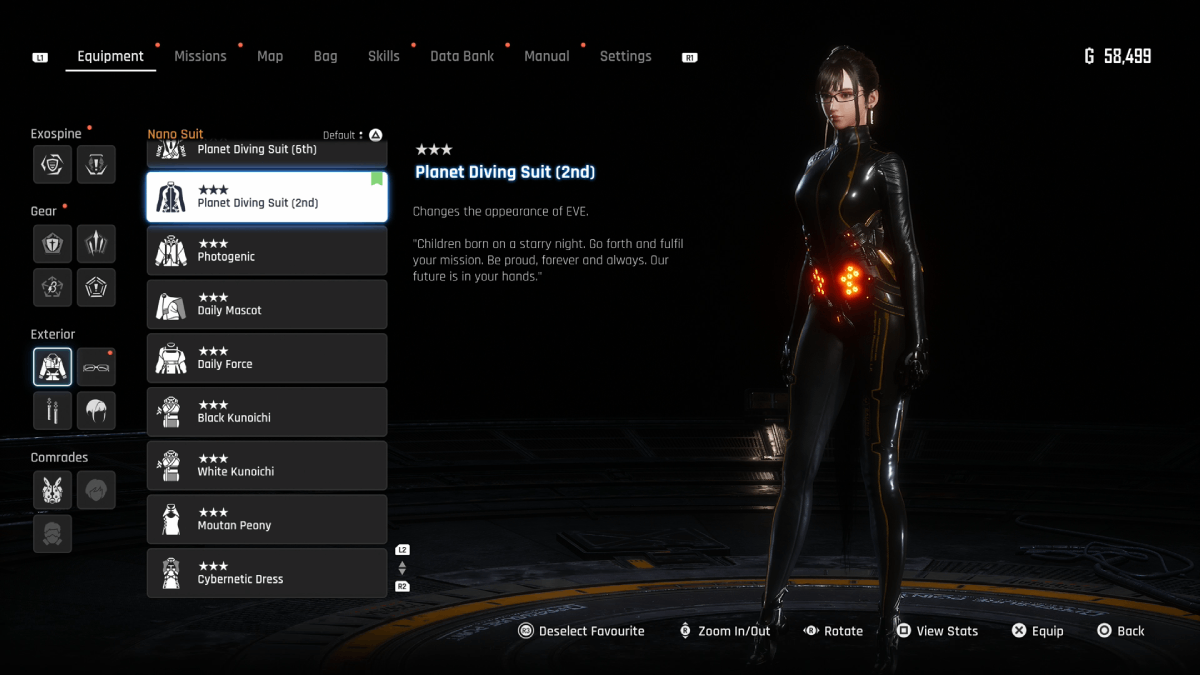Go to the Bag tab
The height and width of the screenshot is (675, 1200).
(325, 57)
